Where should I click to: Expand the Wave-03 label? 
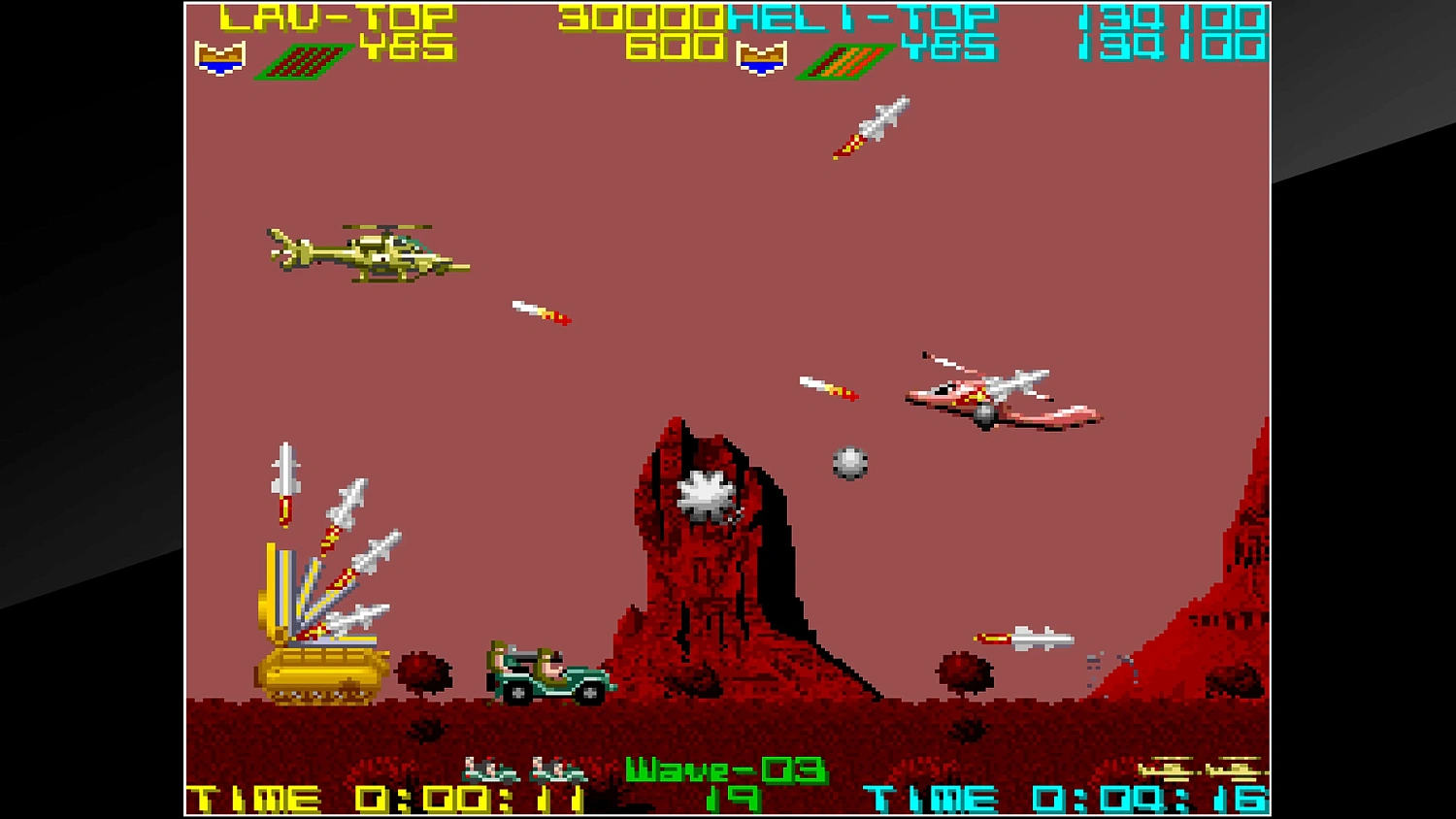click(x=726, y=770)
